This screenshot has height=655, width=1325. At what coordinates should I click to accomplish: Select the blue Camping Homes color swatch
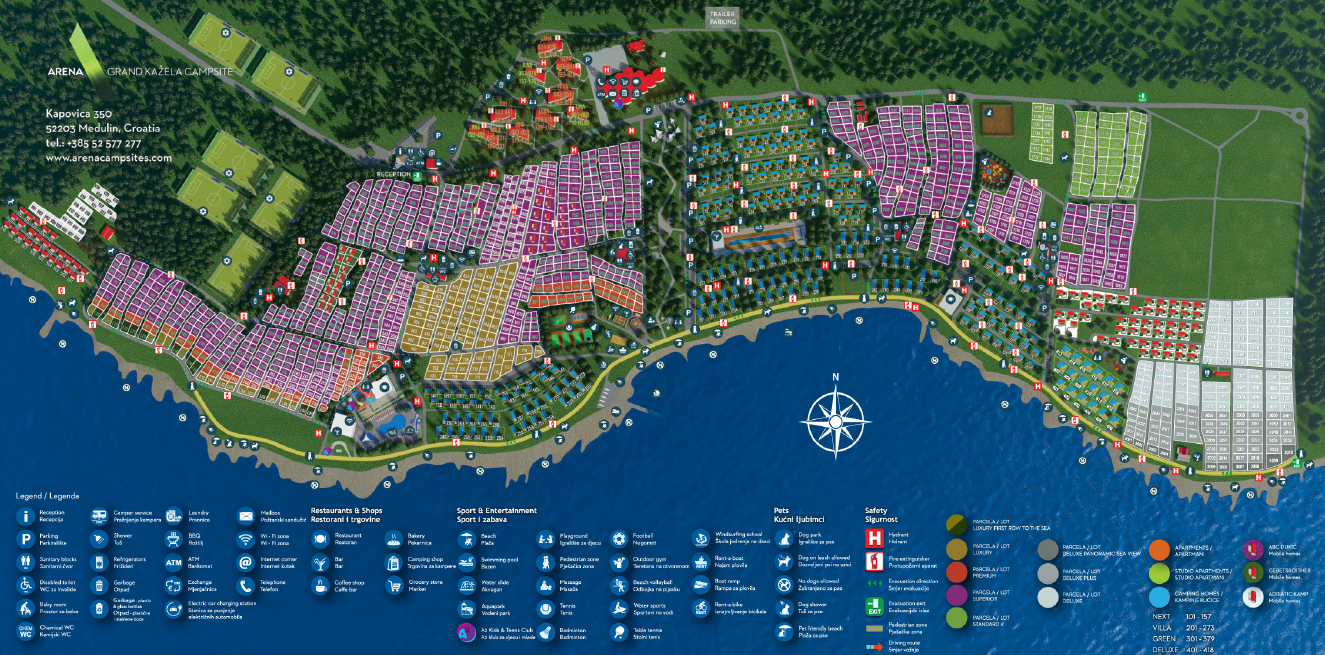click(1159, 596)
